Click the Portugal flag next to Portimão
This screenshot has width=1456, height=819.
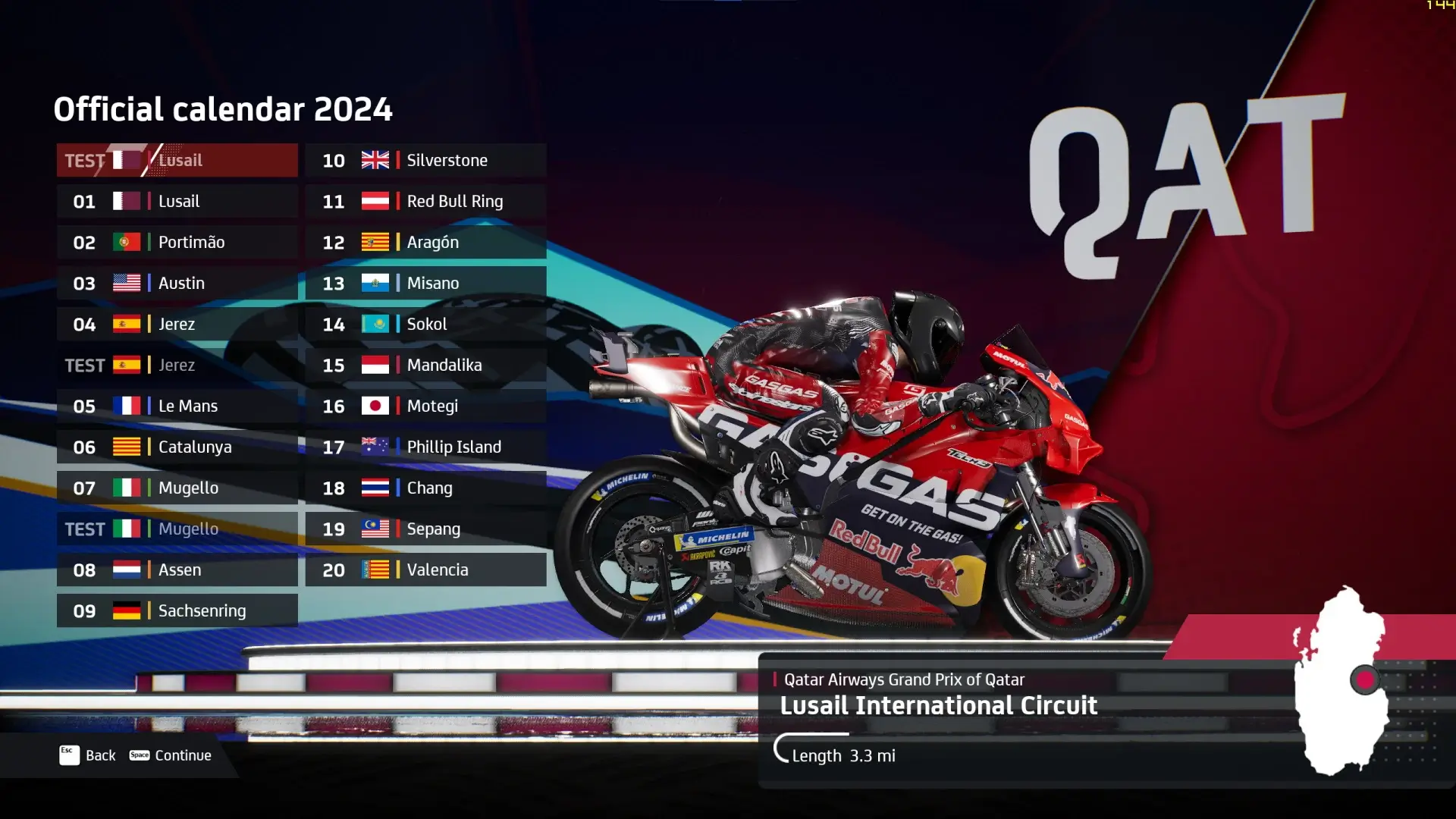coord(126,242)
